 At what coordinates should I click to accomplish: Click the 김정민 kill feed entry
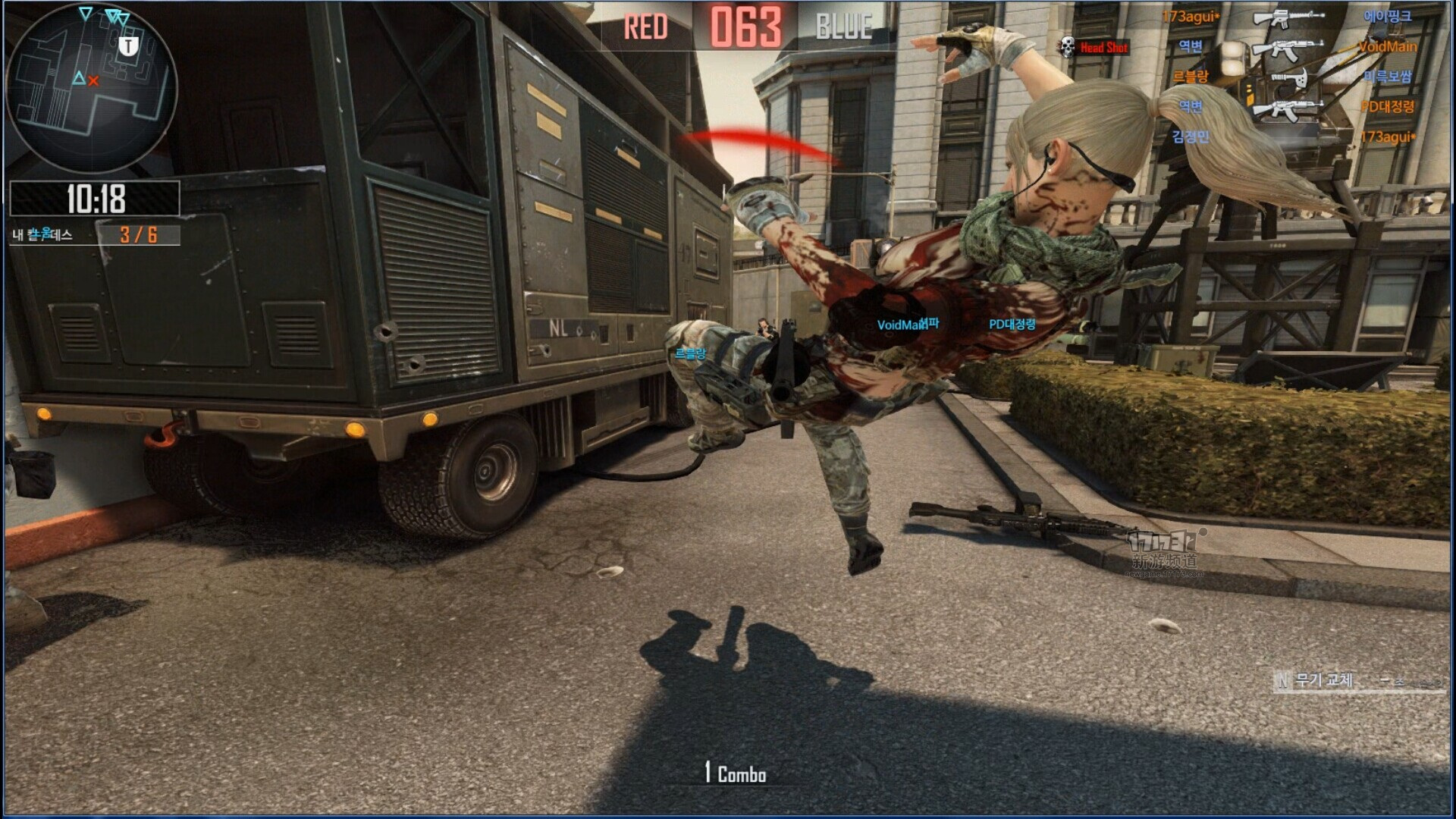(x=1190, y=136)
